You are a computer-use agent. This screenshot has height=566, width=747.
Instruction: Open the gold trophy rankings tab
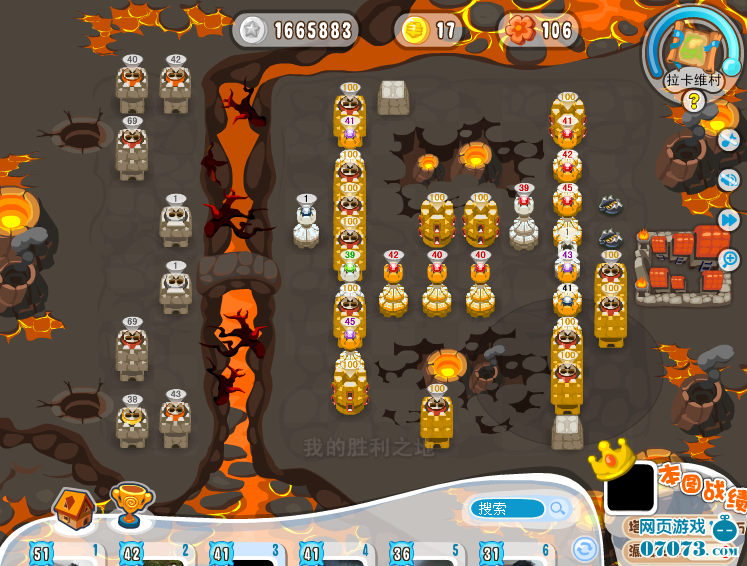pyautogui.click(x=130, y=504)
